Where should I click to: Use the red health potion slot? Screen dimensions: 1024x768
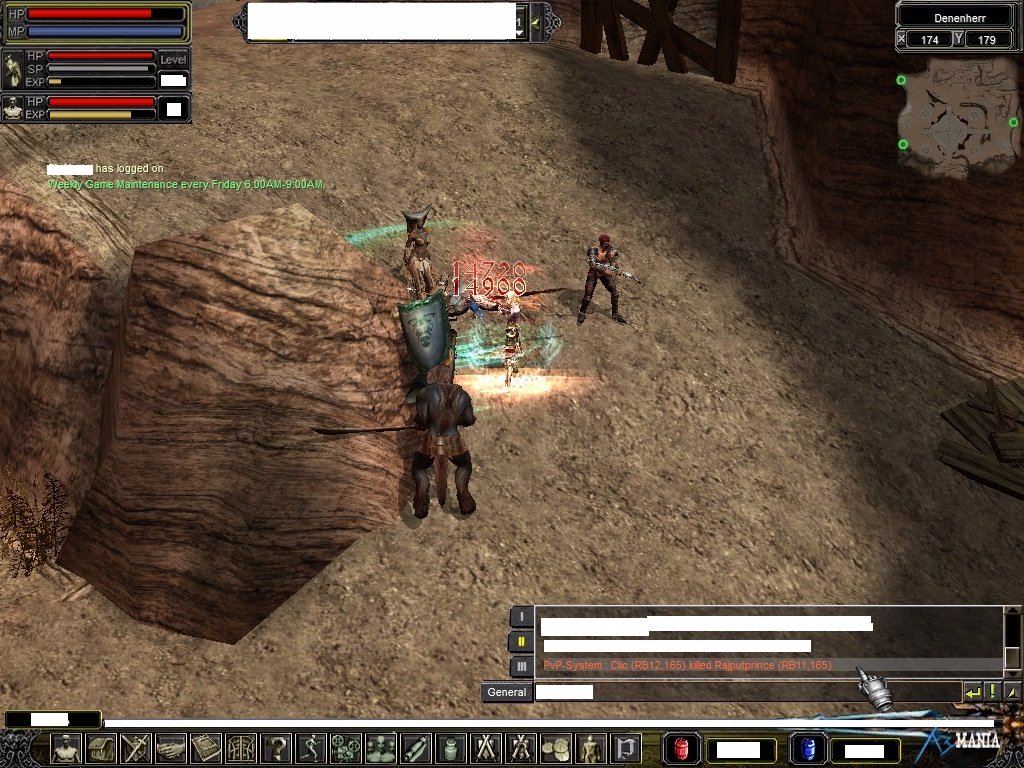pos(680,748)
